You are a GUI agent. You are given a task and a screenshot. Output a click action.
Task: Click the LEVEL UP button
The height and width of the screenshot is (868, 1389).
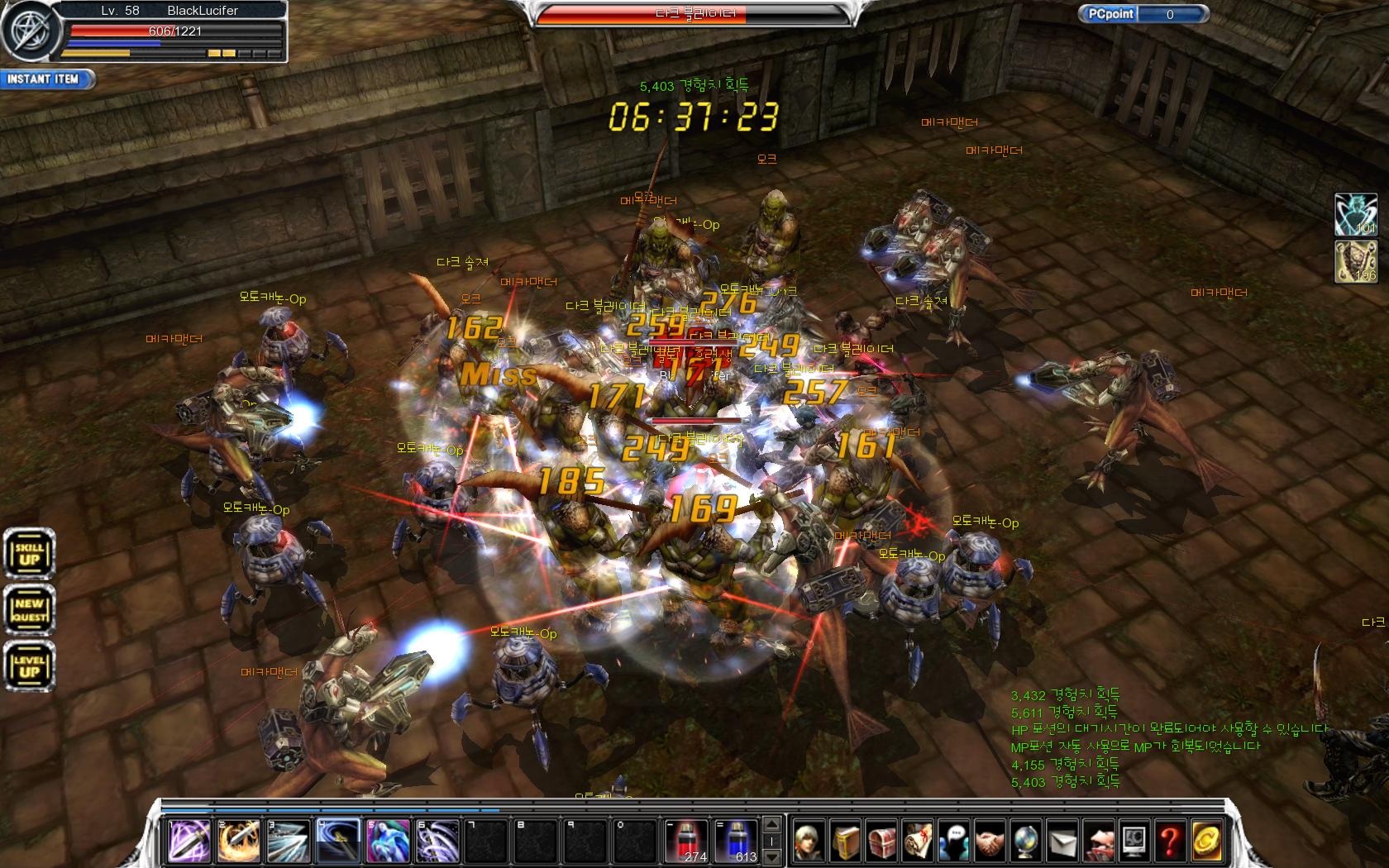[x=29, y=667]
